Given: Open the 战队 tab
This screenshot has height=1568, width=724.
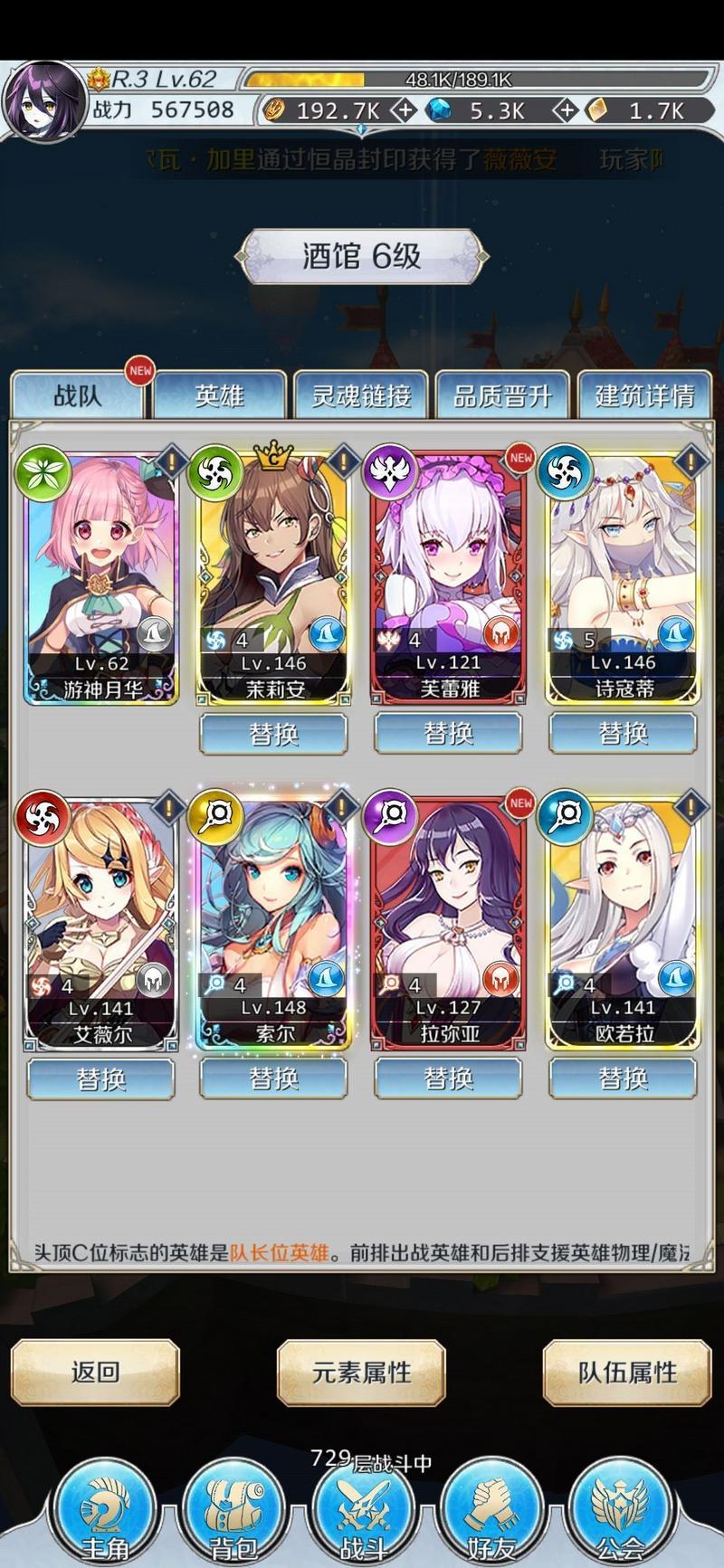Looking at the screenshot, I should (x=78, y=395).
